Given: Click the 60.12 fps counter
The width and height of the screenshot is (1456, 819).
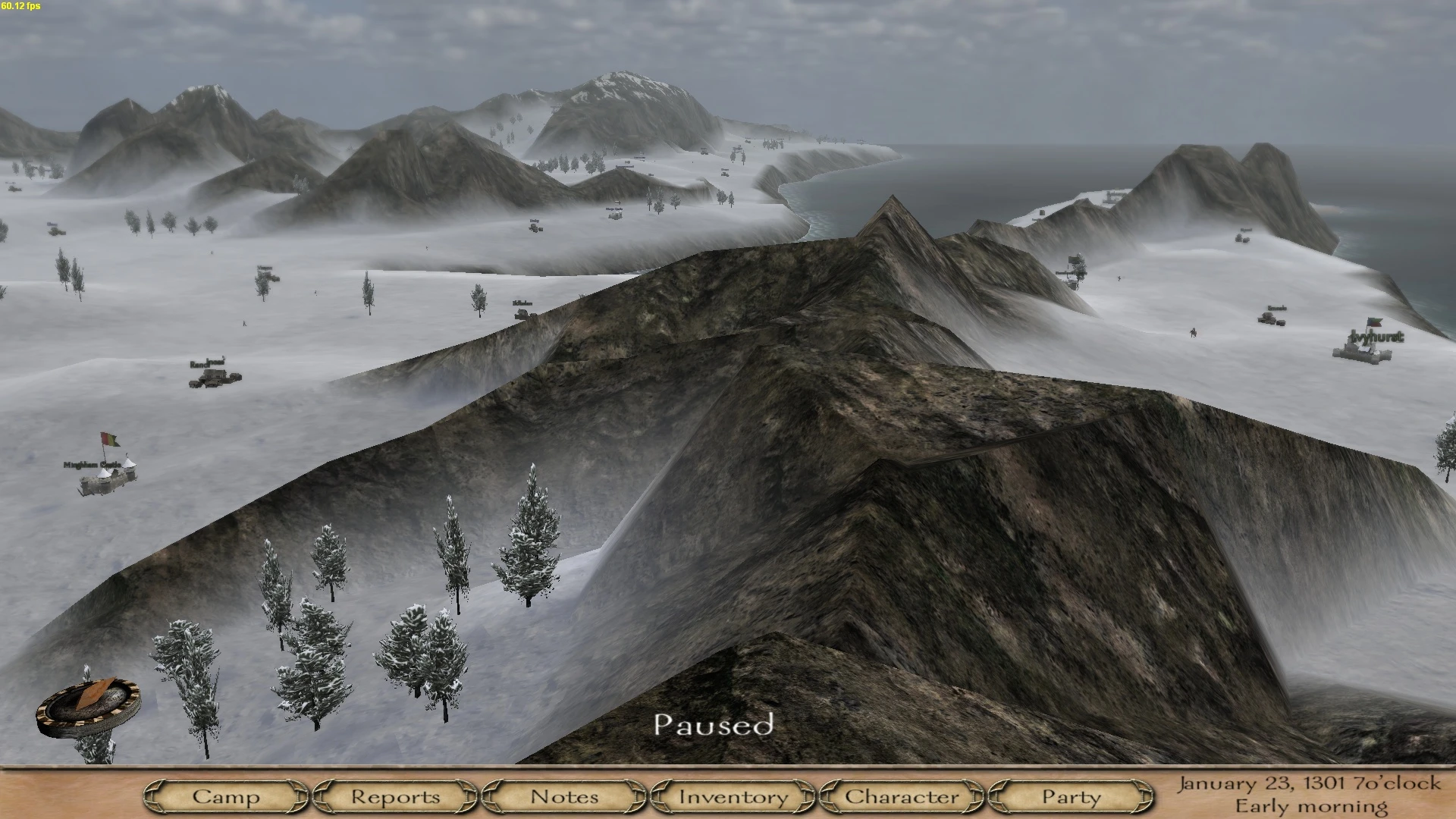Looking at the screenshot, I should 20,5.
